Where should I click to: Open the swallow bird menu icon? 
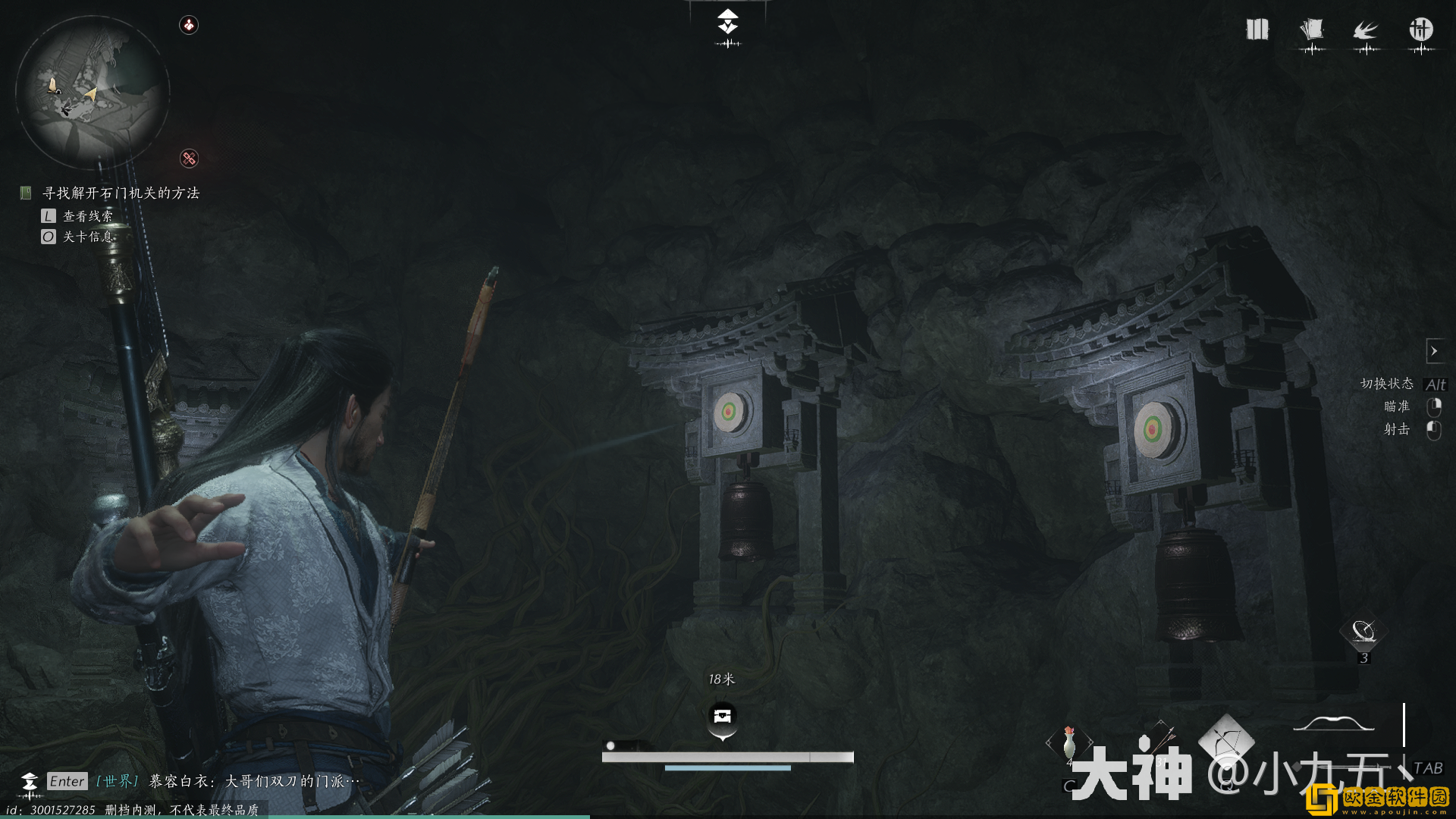1366,31
